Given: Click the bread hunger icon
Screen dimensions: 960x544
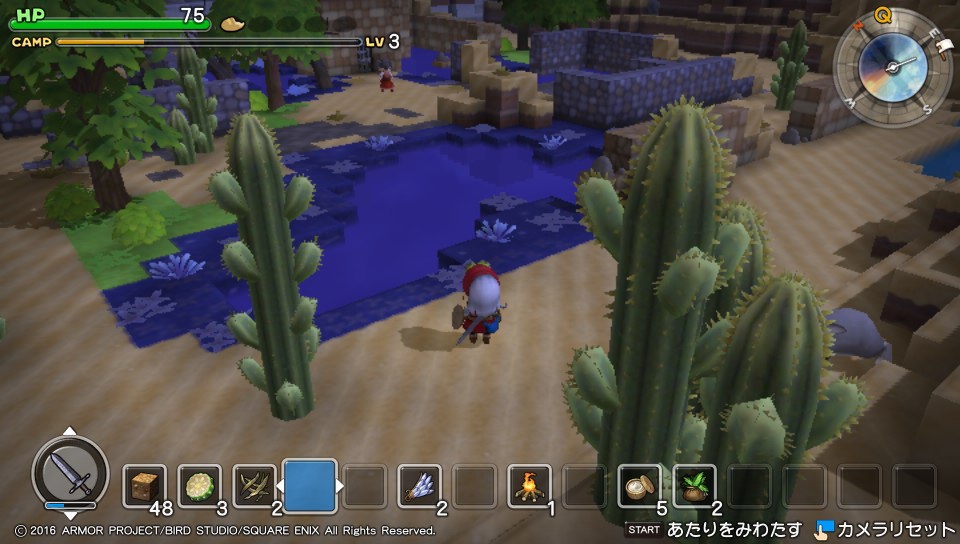Looking at the screenshot, I should click(232, 21).
